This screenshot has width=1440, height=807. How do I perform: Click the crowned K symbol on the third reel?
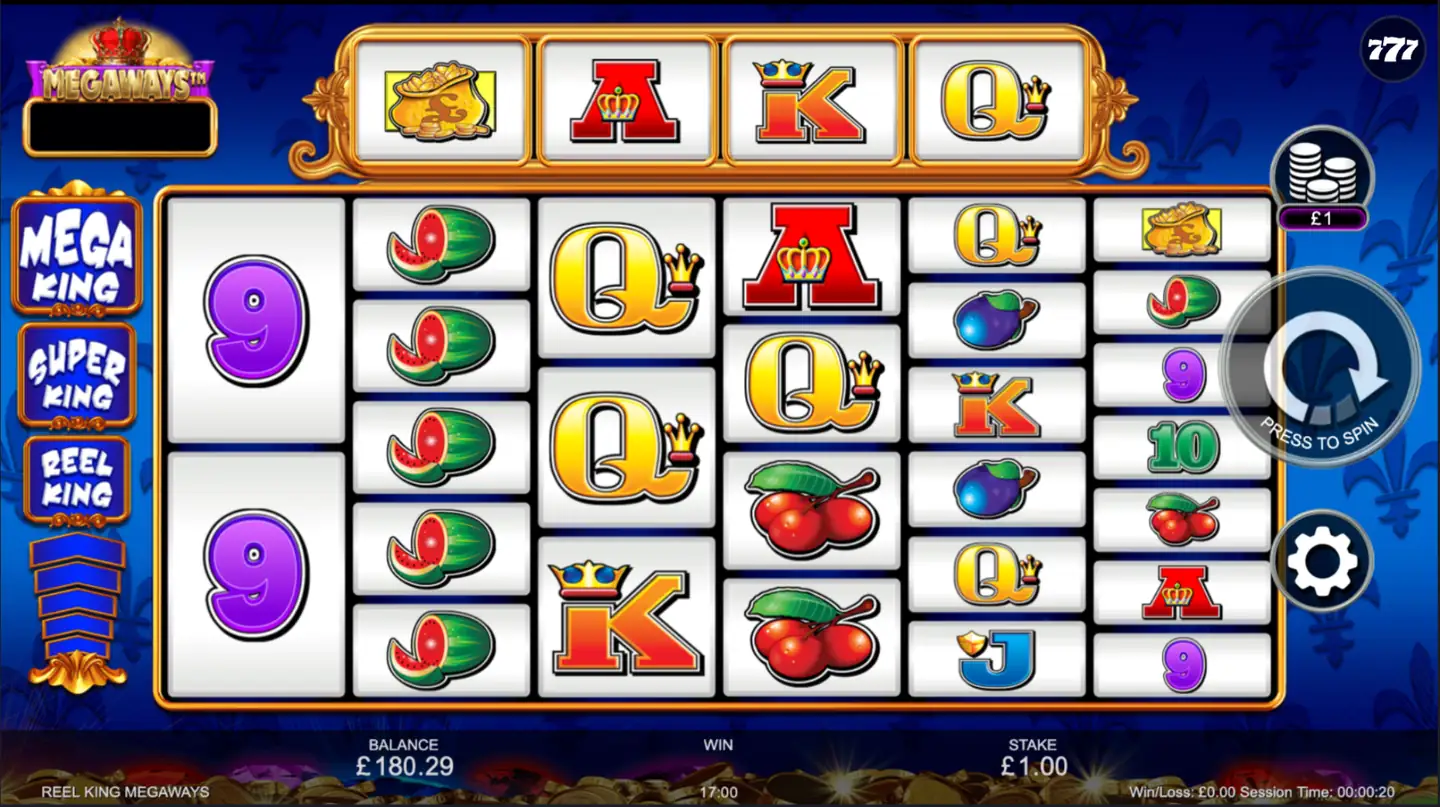625,620
